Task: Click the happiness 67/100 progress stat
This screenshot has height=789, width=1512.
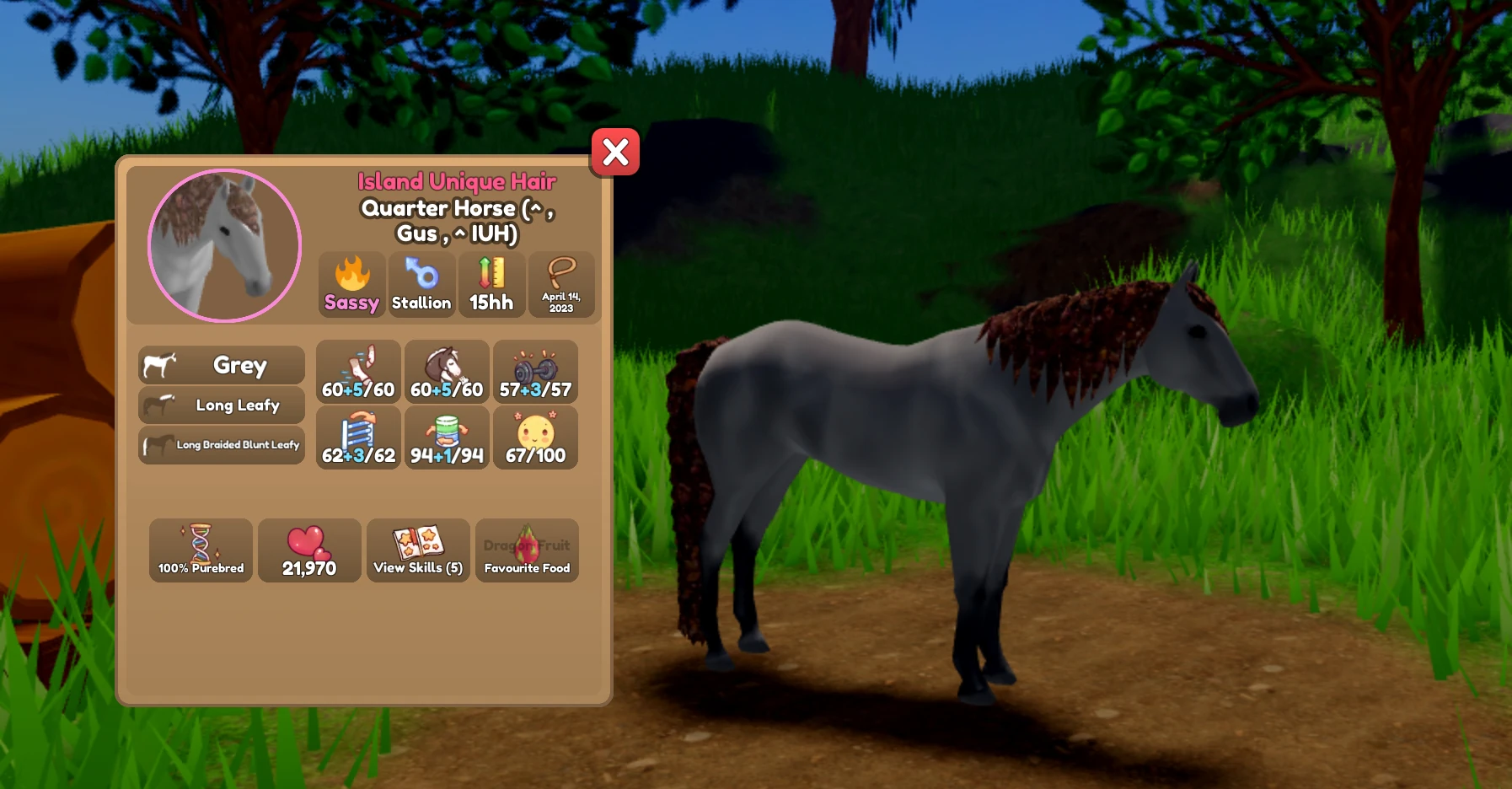Action: coord(536,437)
